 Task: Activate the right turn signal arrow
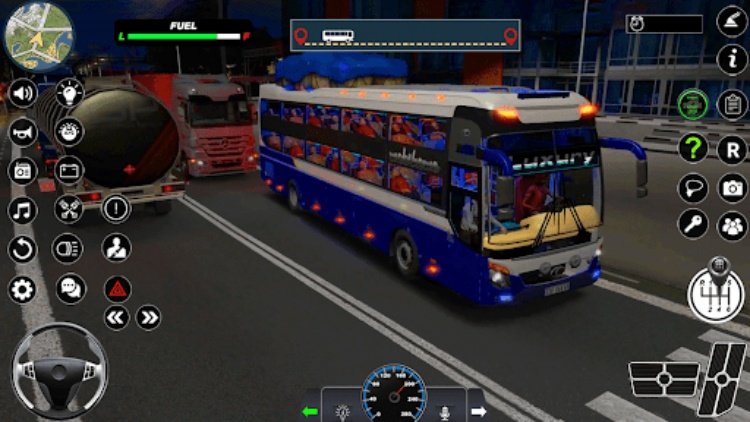(477, 411)
